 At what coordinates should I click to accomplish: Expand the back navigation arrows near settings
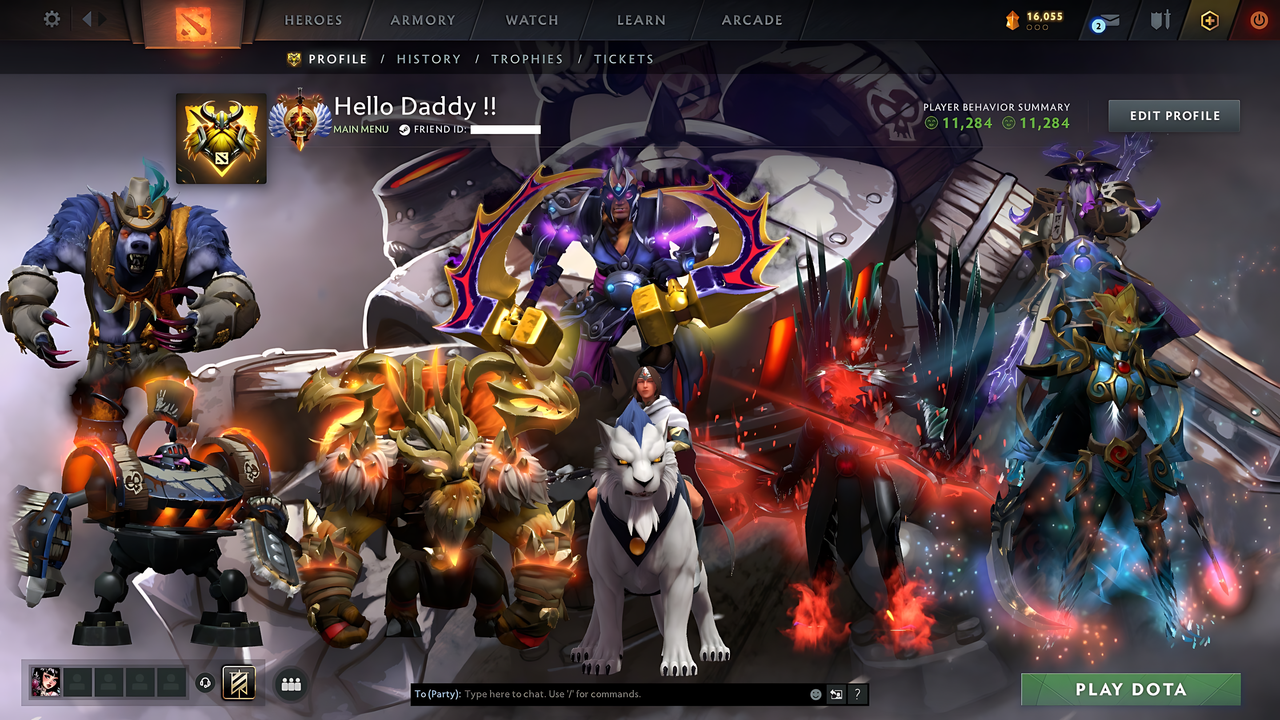(x=88, y=18)
